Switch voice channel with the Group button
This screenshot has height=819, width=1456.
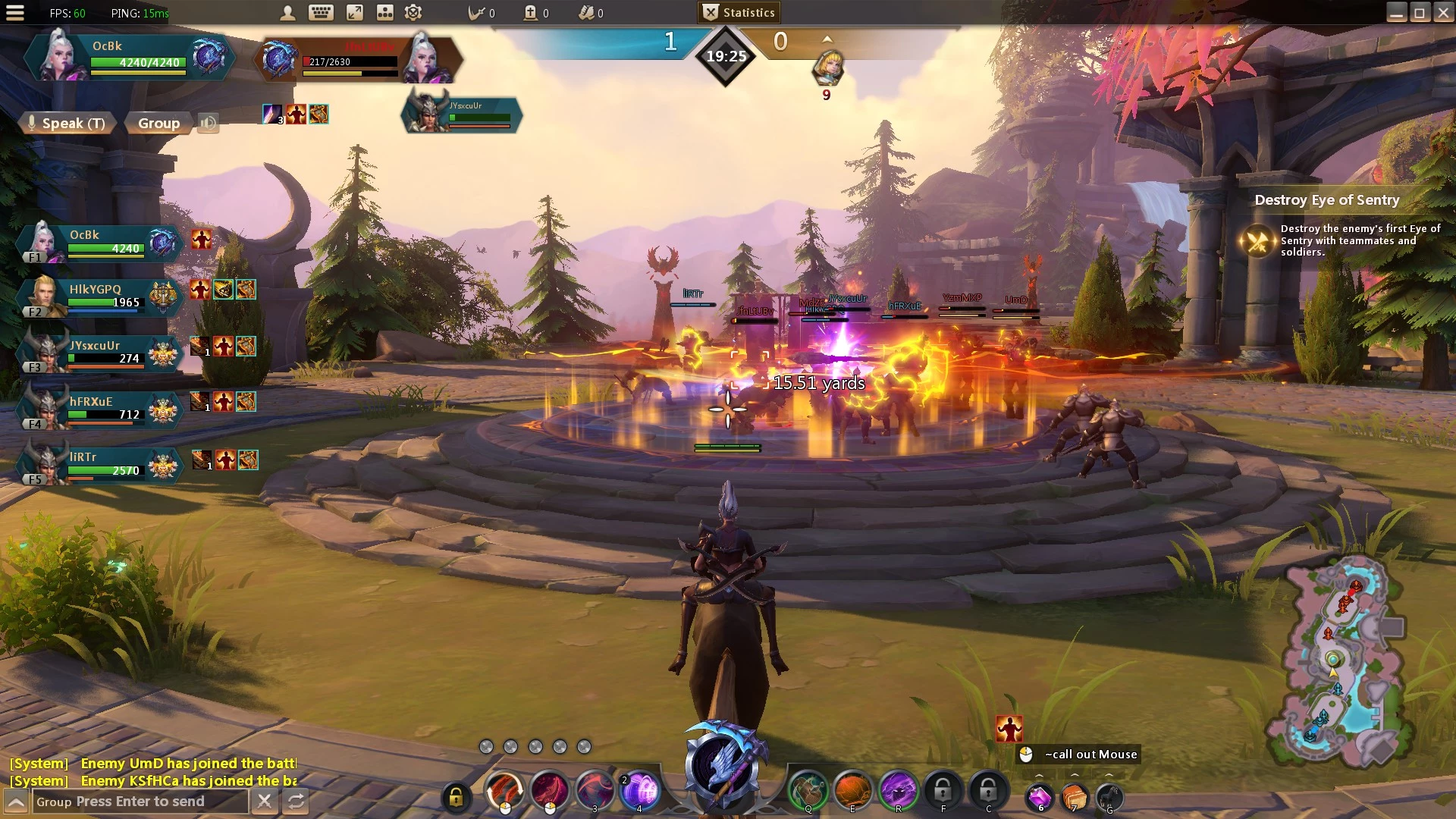pos(158,123)
